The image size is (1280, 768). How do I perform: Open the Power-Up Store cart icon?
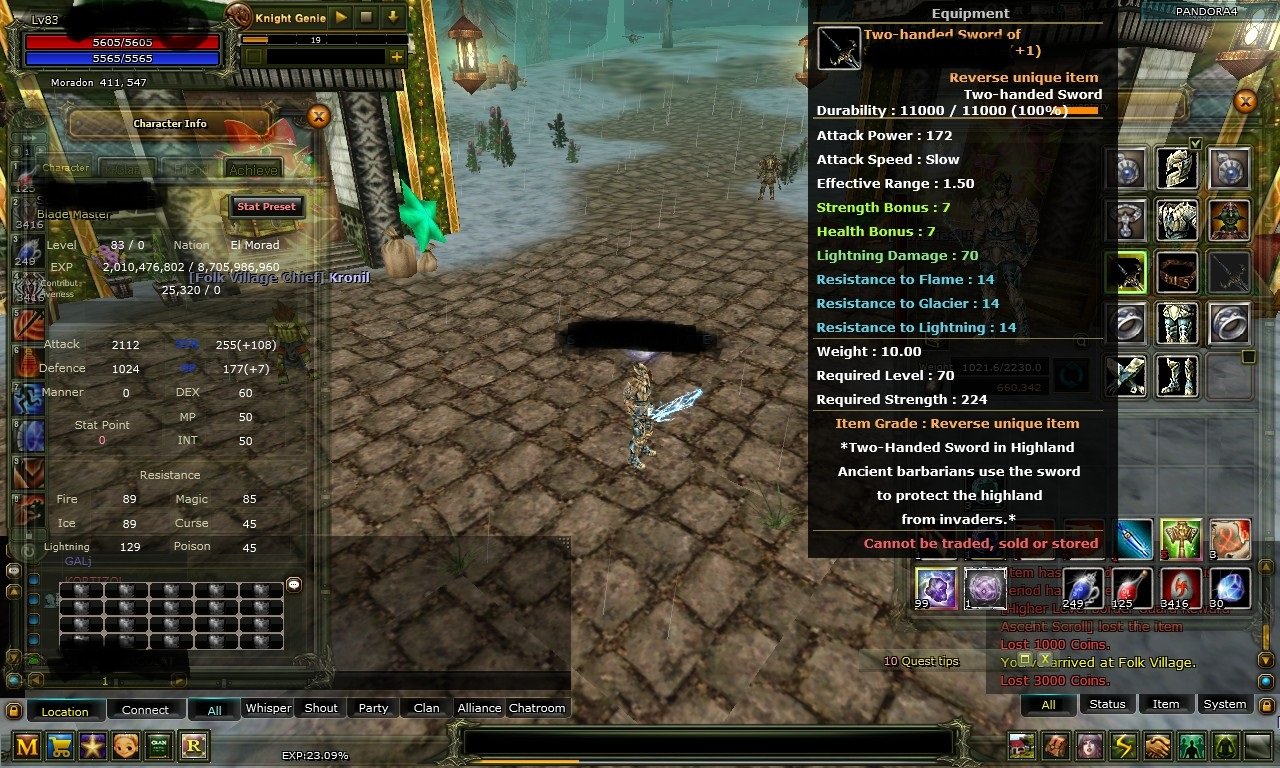61,743
